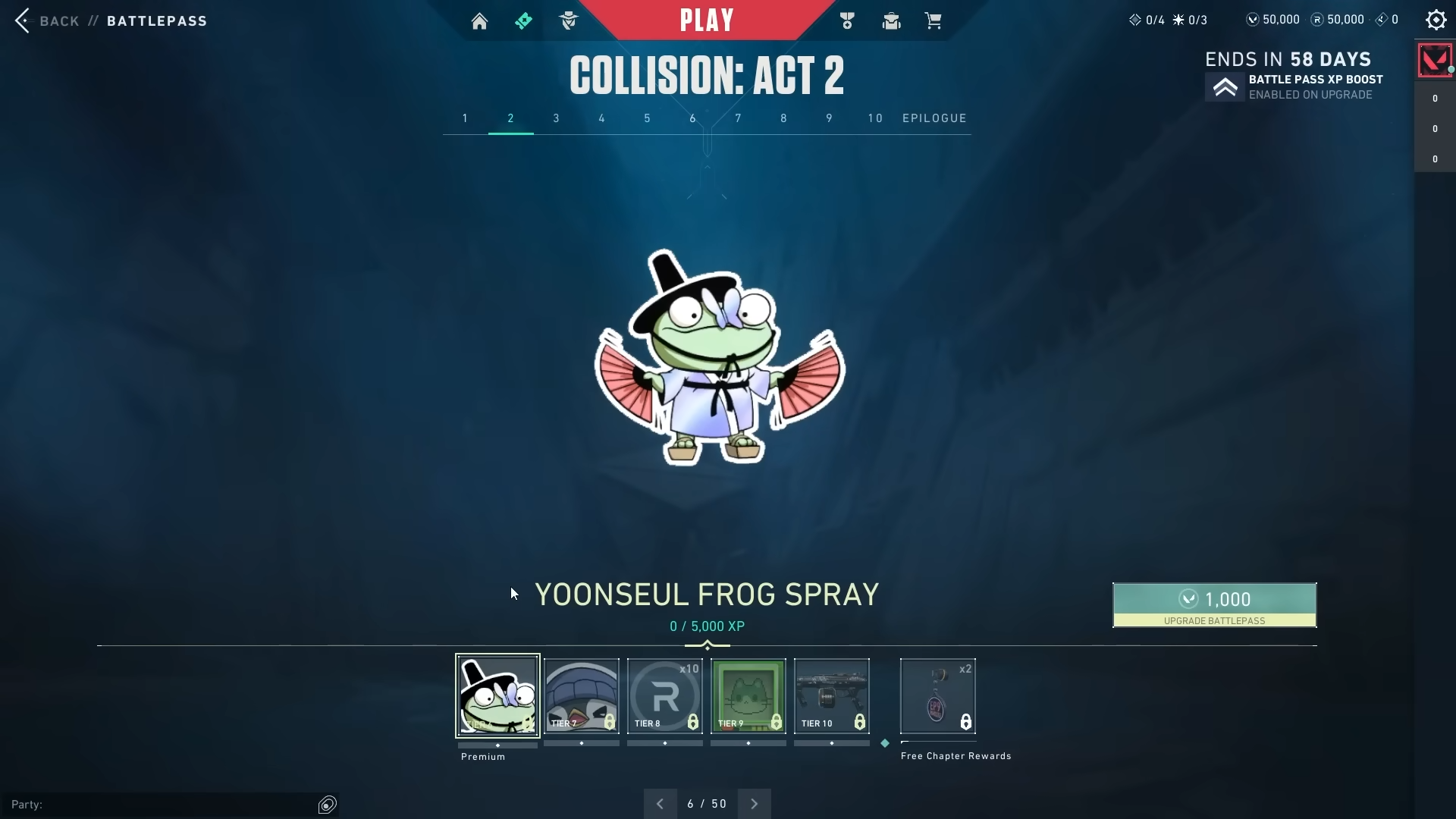The width and height of the screenshot is (1456, 819).
Task: Click the left arrow to view previous tier
Action: tap(659, 803)
